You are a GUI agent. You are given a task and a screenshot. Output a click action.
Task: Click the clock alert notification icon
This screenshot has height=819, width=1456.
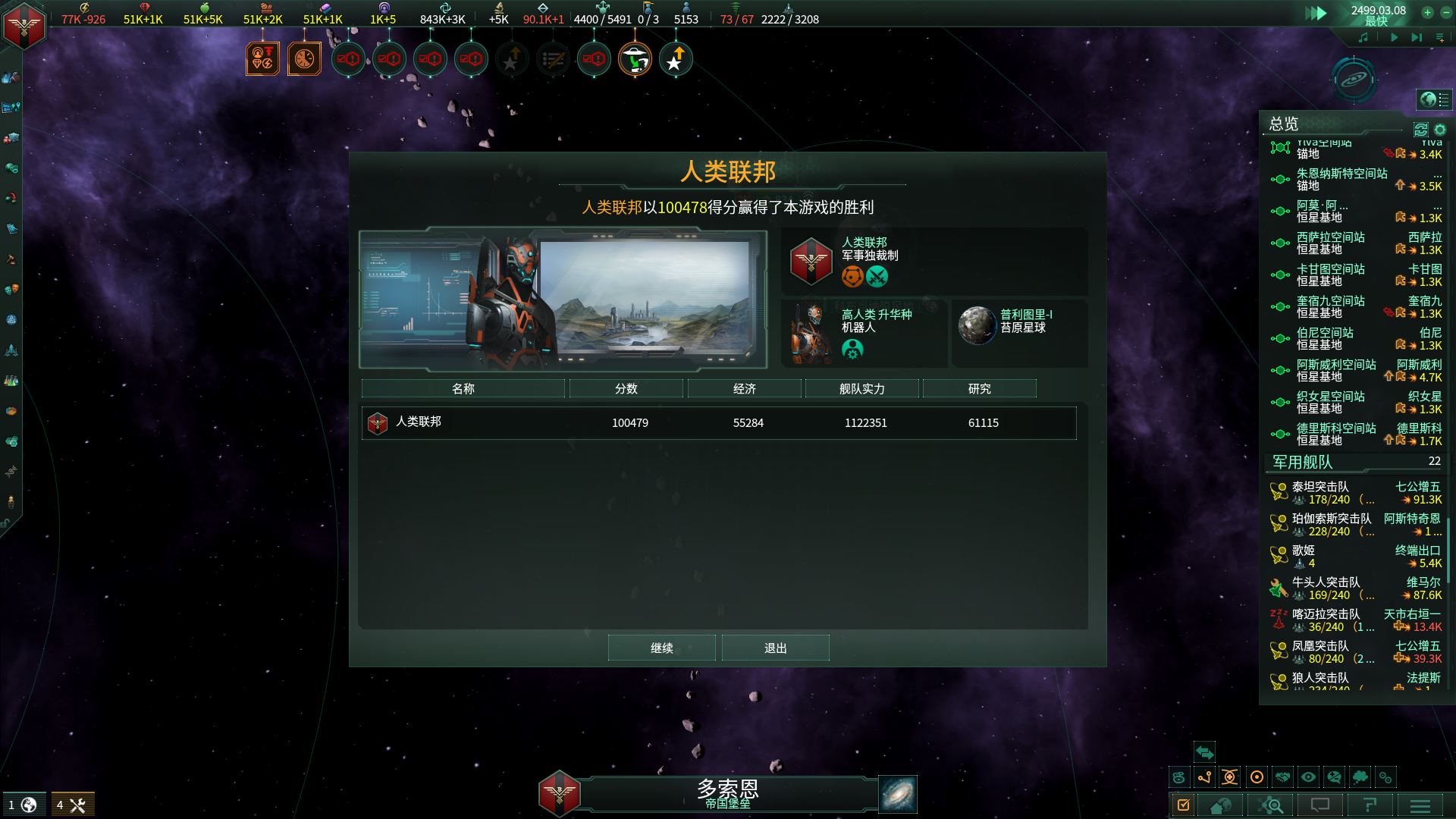pyautogui.click(x=304, y=59)
